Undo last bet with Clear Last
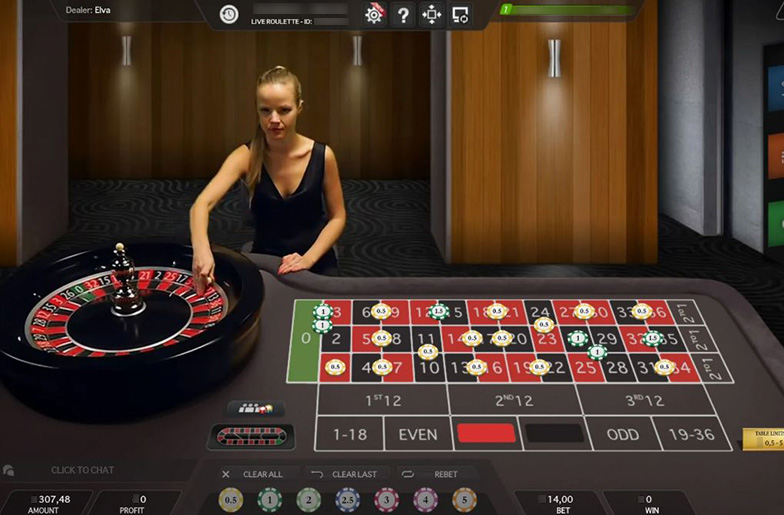The width and height of the screenshot is (784, 515). click(x=345, y=474)
